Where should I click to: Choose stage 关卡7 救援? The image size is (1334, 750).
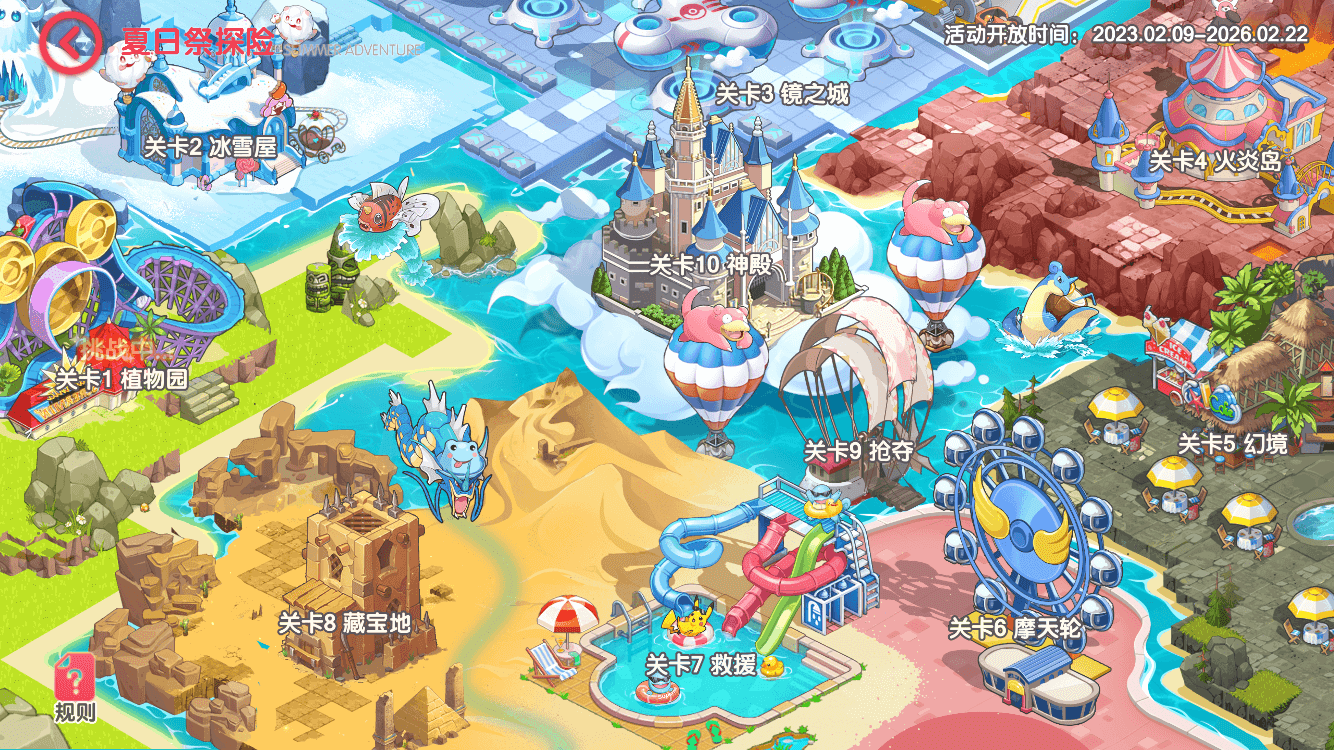[700, 664]
